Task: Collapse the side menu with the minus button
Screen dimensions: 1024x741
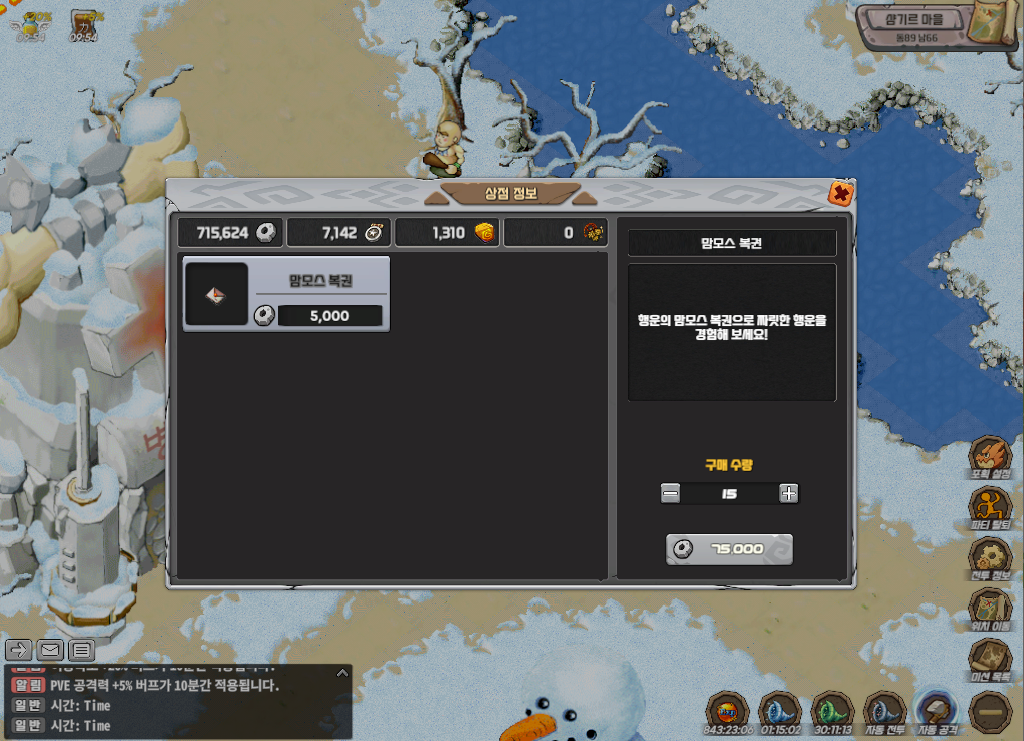Action: [991, 712]
